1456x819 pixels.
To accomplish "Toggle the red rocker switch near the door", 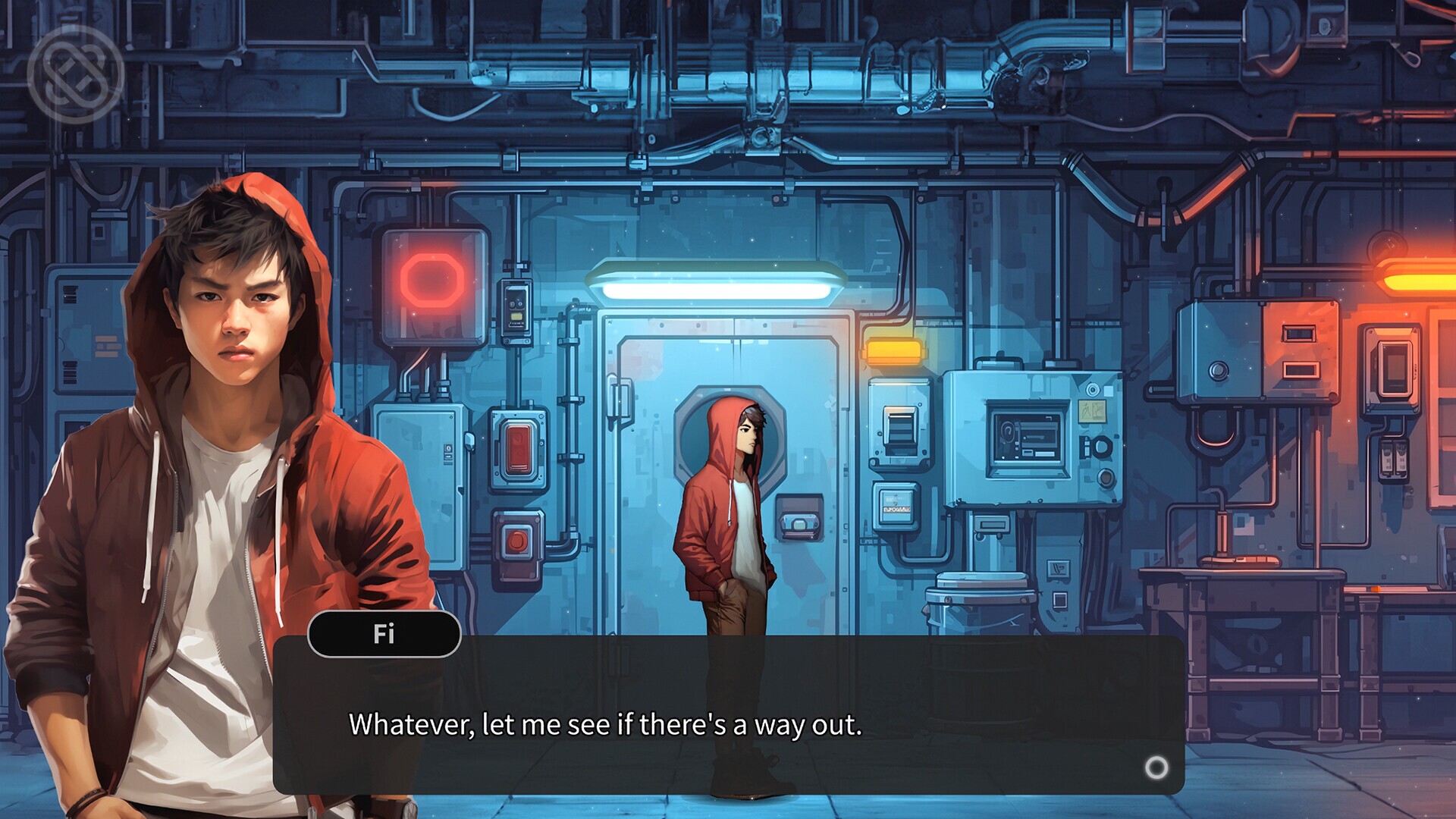I will 519,447.
